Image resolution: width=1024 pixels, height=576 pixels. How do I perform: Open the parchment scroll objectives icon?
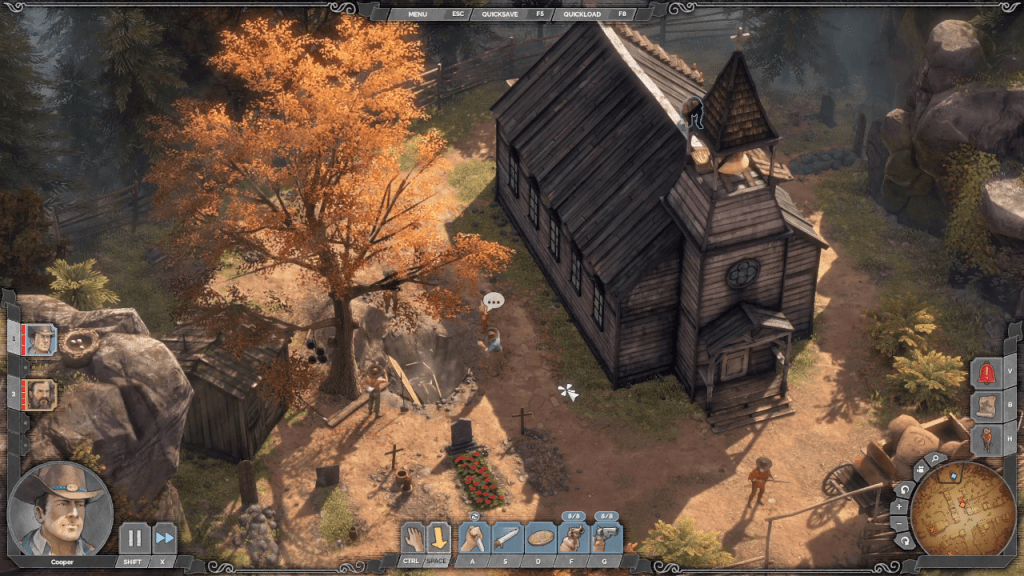(x=987, y=406)
